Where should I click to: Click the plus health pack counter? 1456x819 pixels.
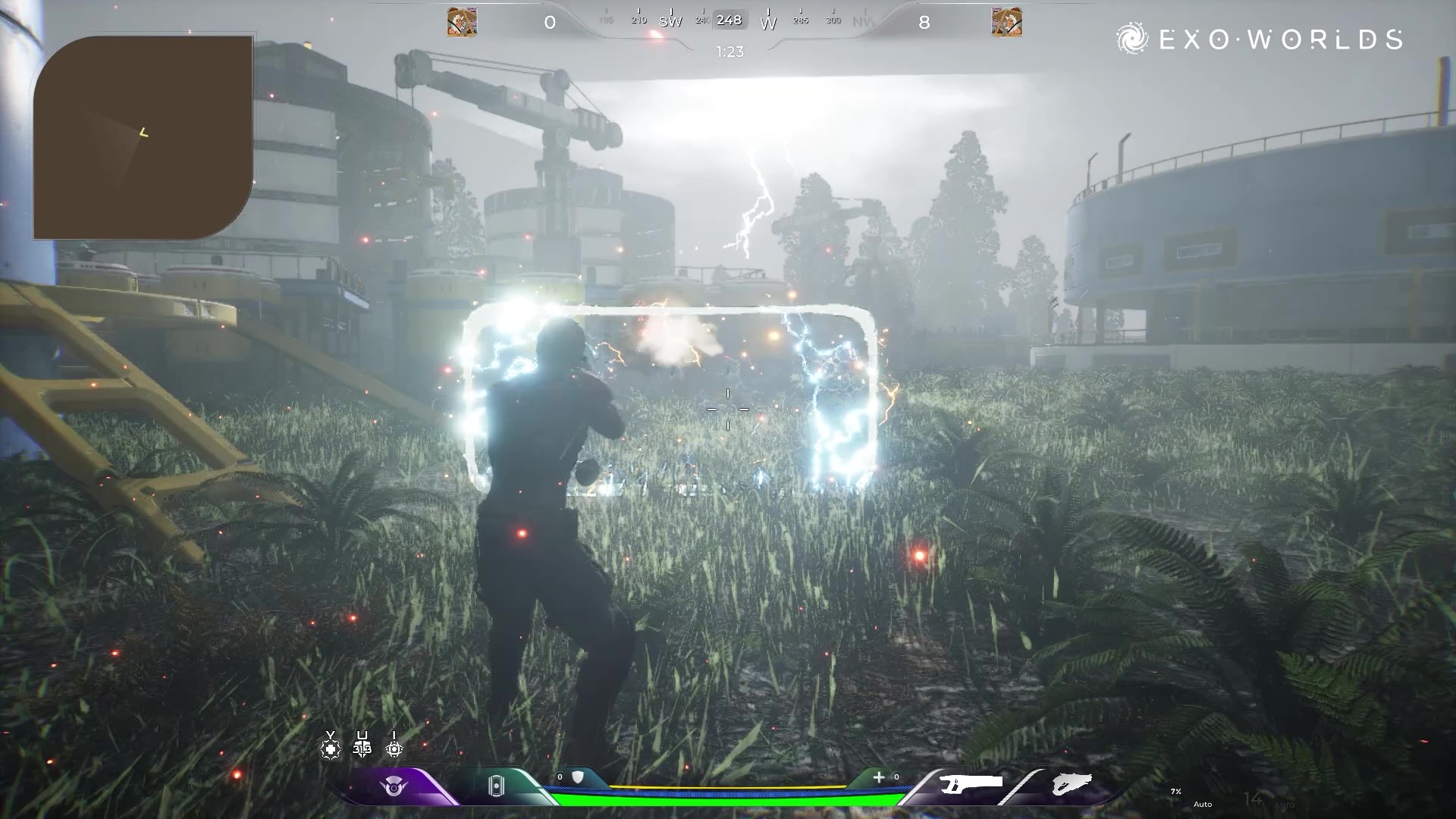coord(879,777)
